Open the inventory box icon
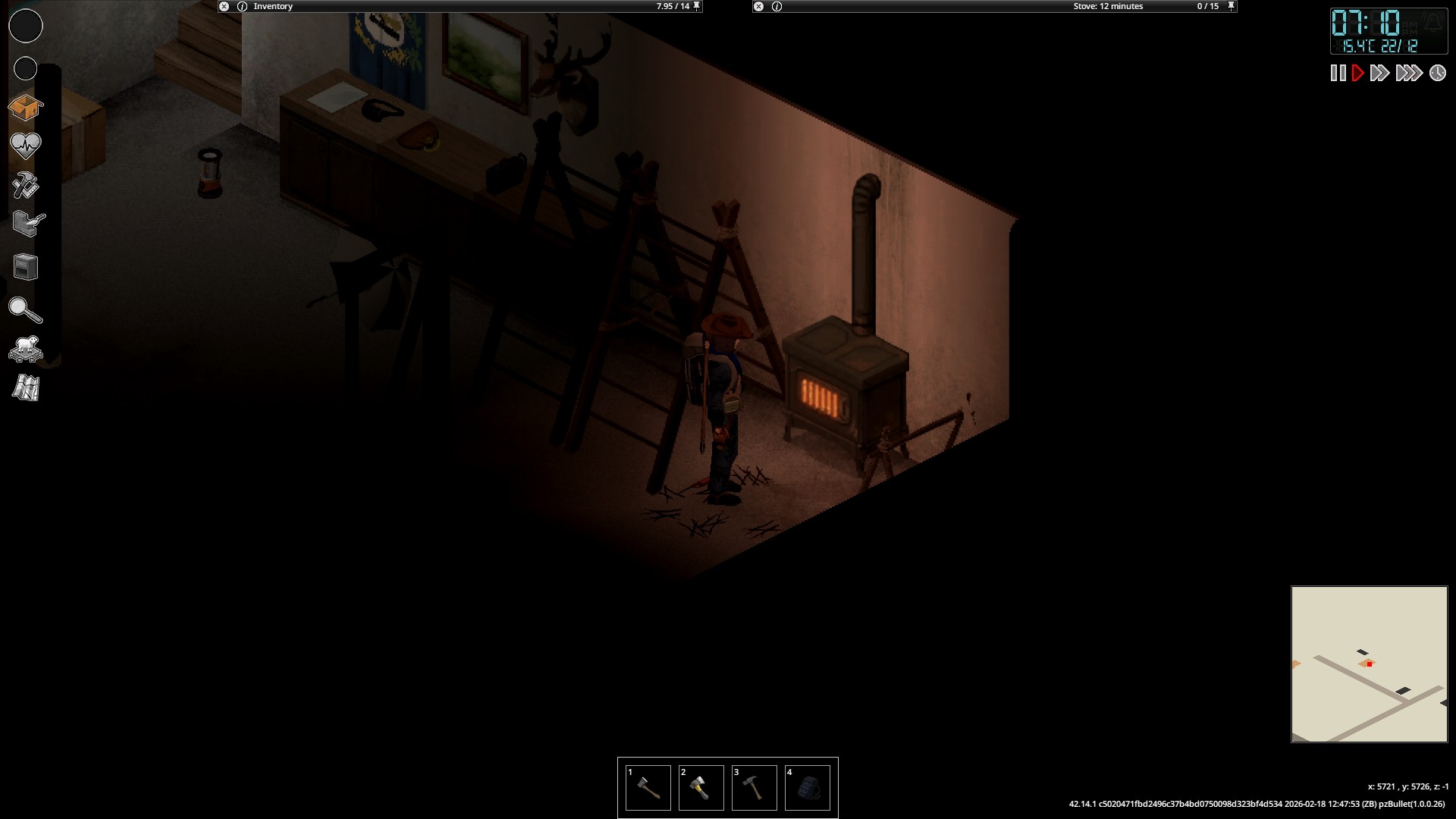The image size is (1456, 819). tap(25, 108)
